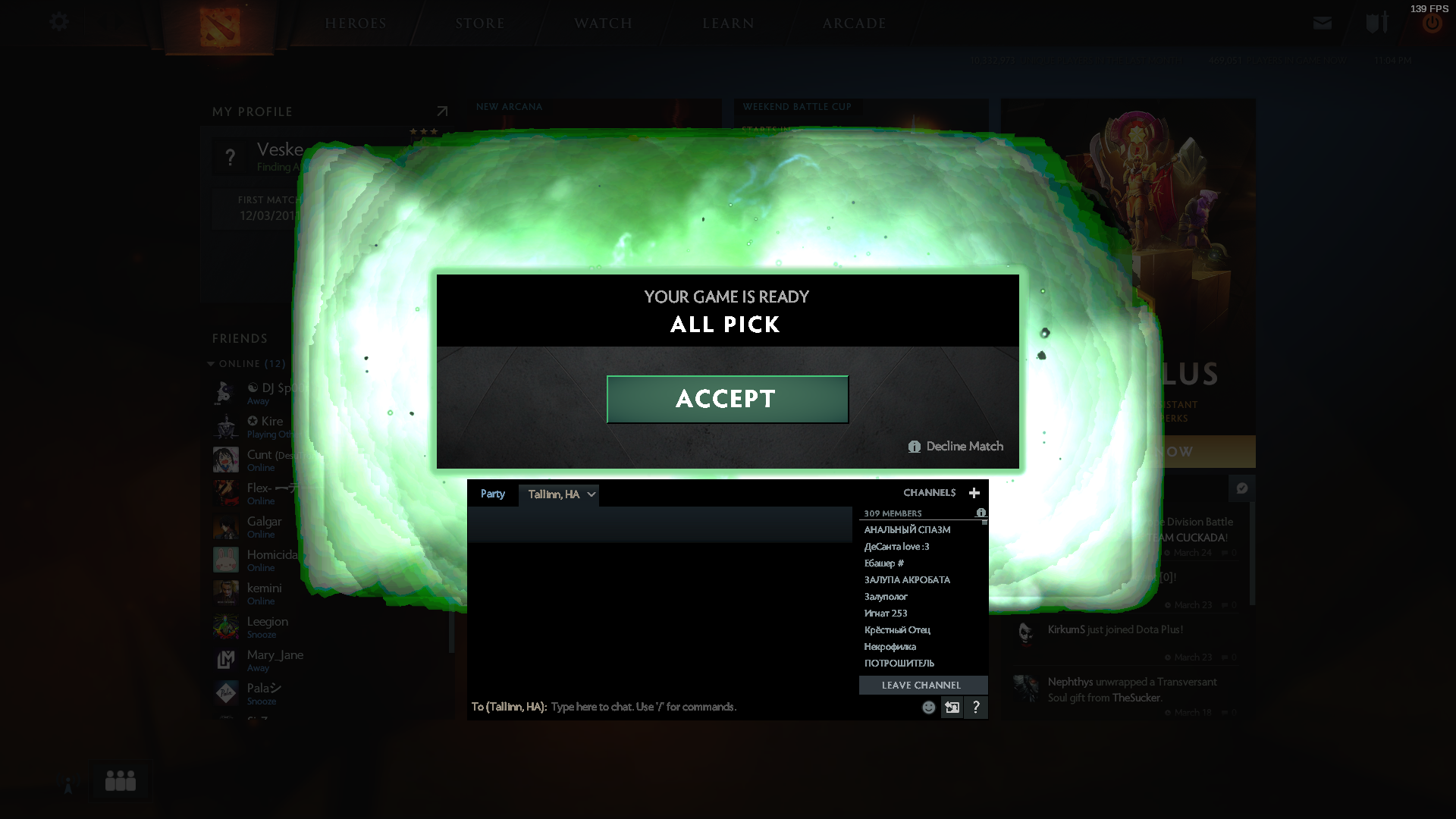Click the power quit button
The height and width of the screenshot is (819, 1456).
tap(1432, 24)
